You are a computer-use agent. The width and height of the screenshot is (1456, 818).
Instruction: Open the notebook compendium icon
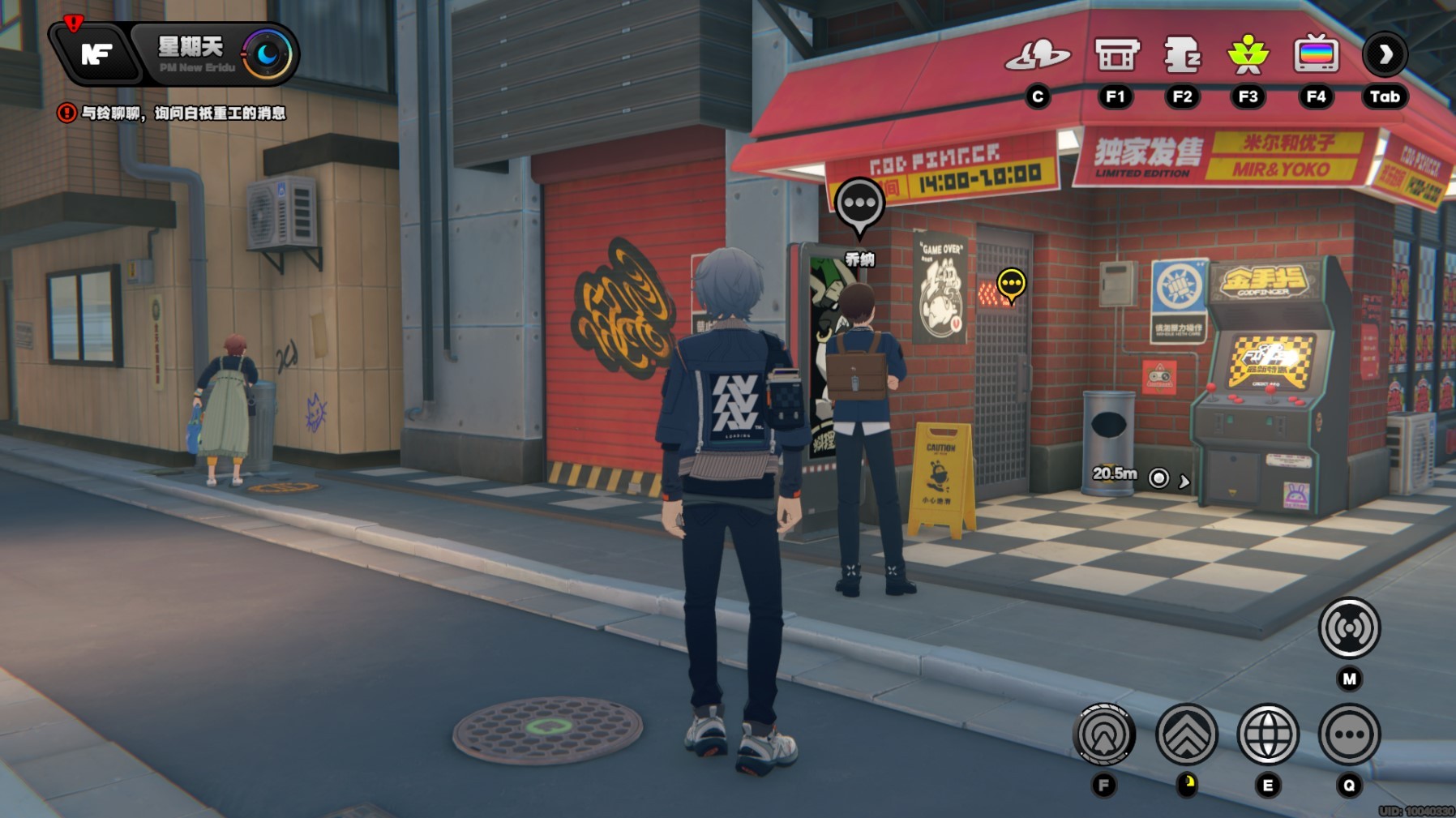[1182, 55]
